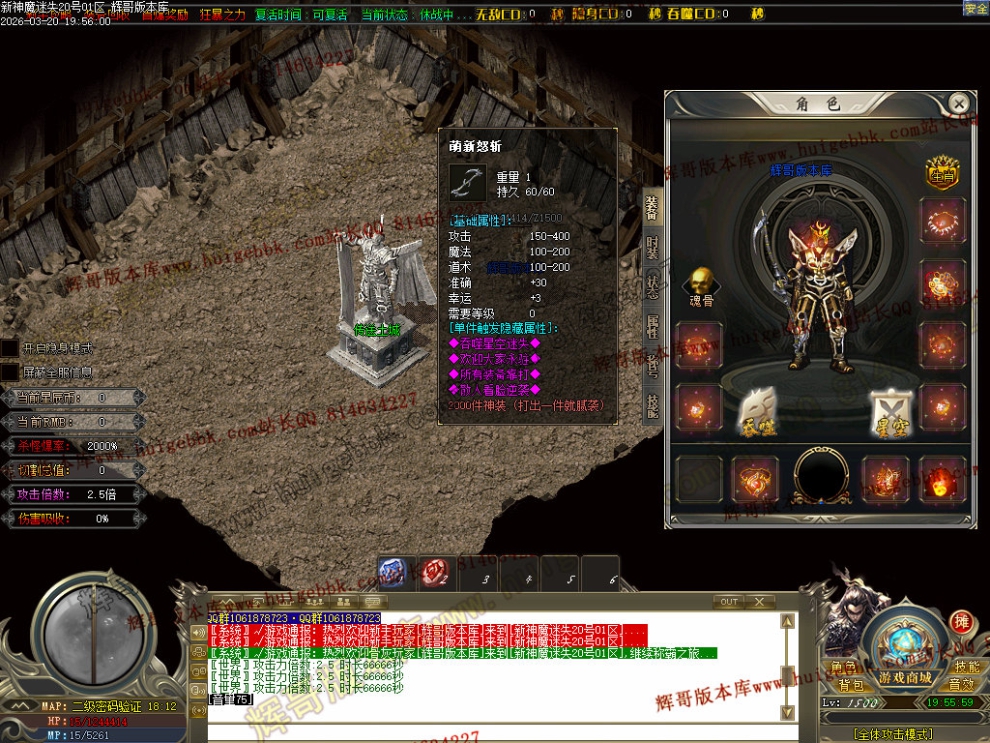
Task: Click the OUT button above chat
Action: pos(729,602)
